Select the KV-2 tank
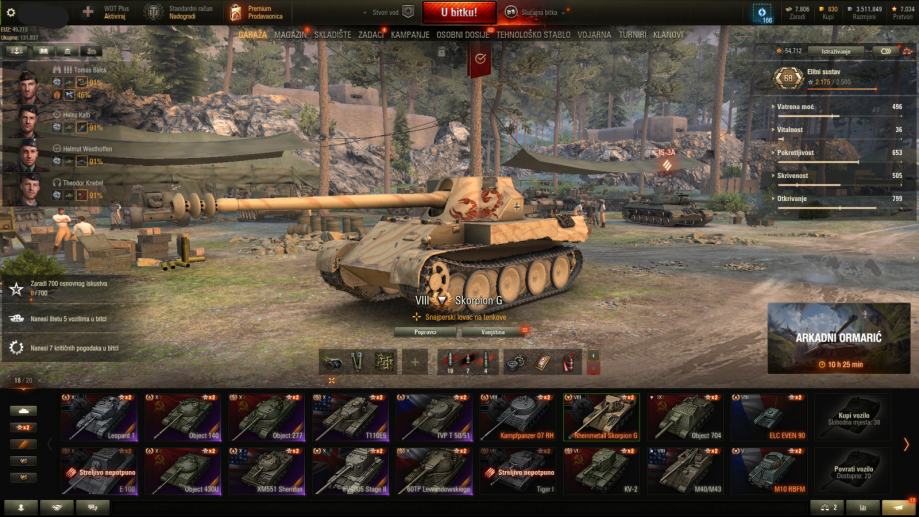Screen dimensions: 919x517 click(x=605, y=472)
